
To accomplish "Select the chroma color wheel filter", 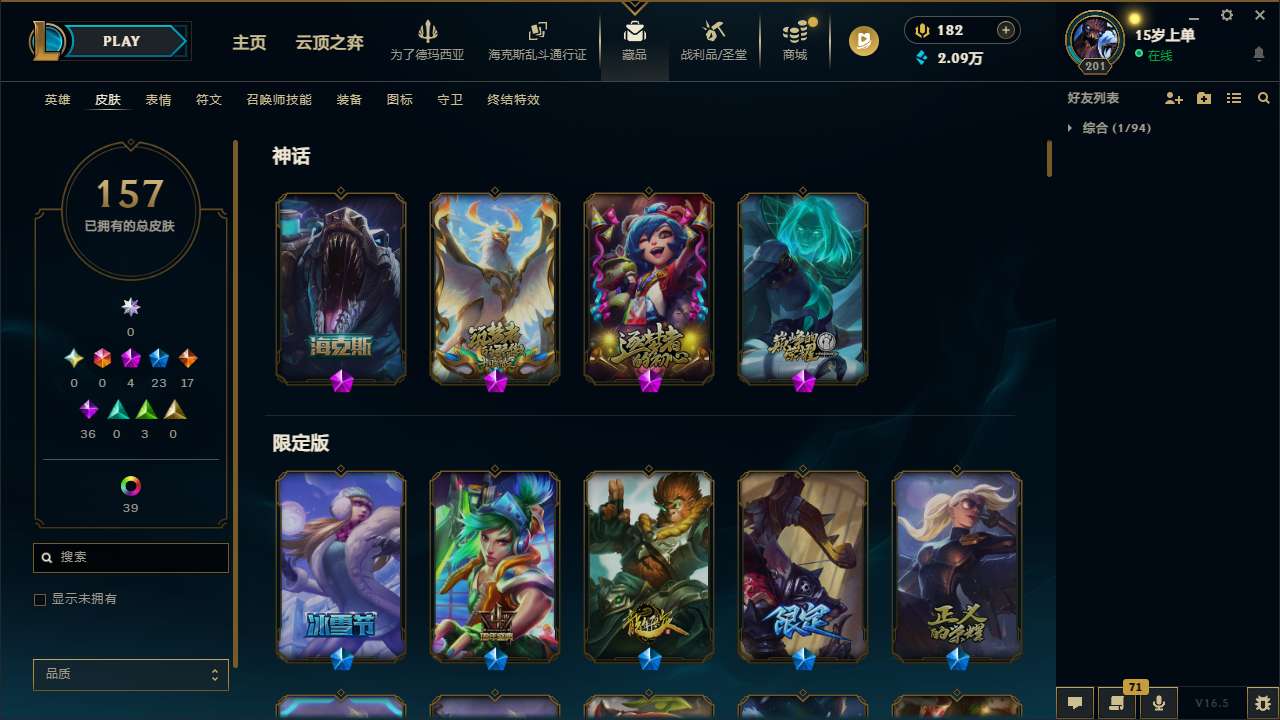I will (x=129, y=484).
